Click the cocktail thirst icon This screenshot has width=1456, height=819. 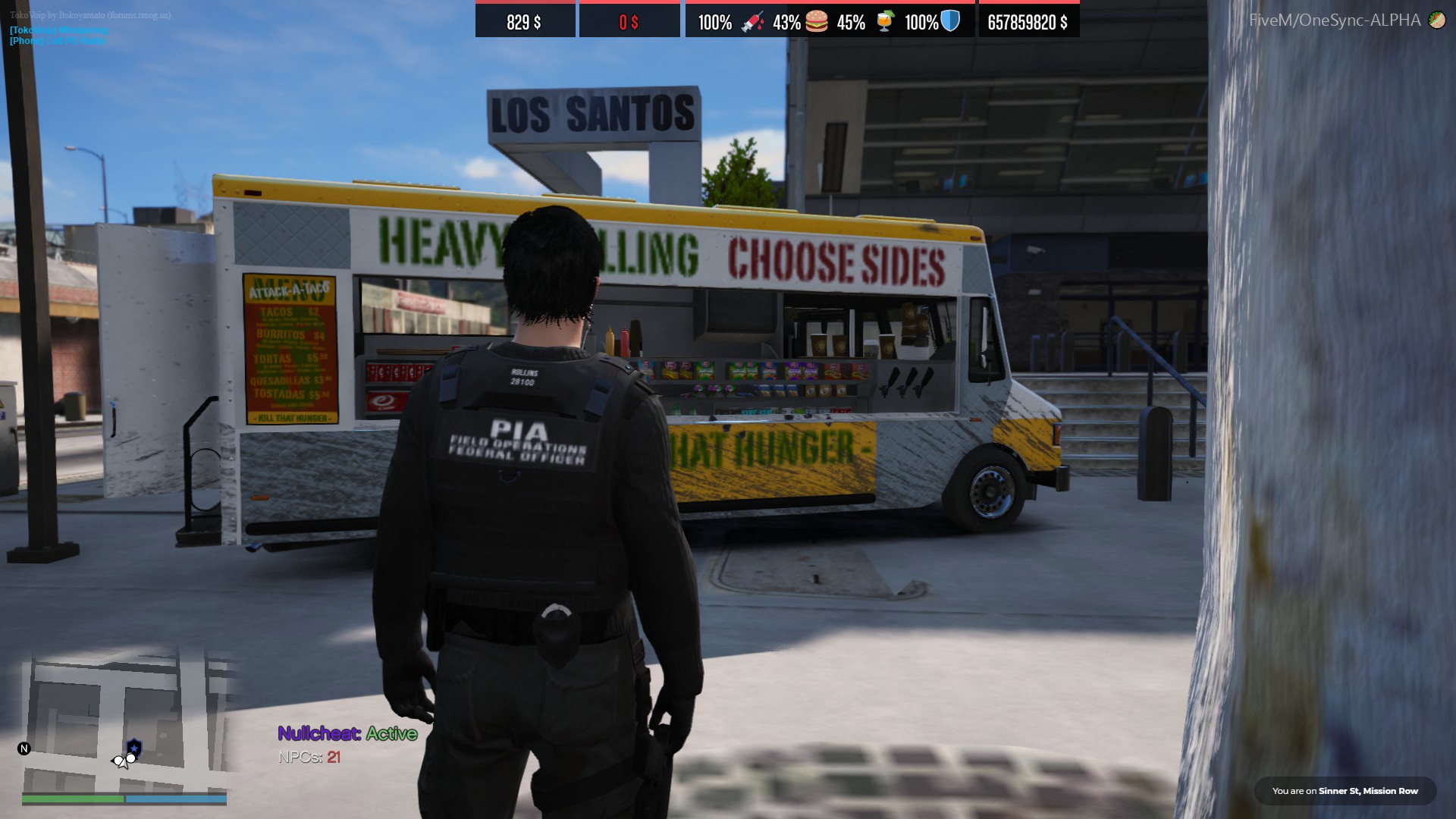(x=884, y=21)
